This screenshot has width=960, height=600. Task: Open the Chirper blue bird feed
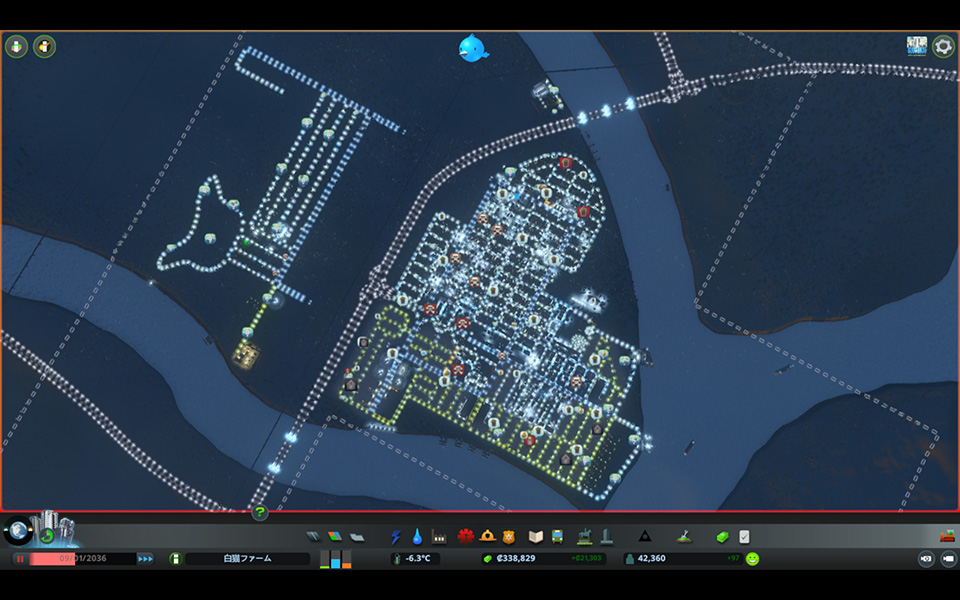(472, 47)
